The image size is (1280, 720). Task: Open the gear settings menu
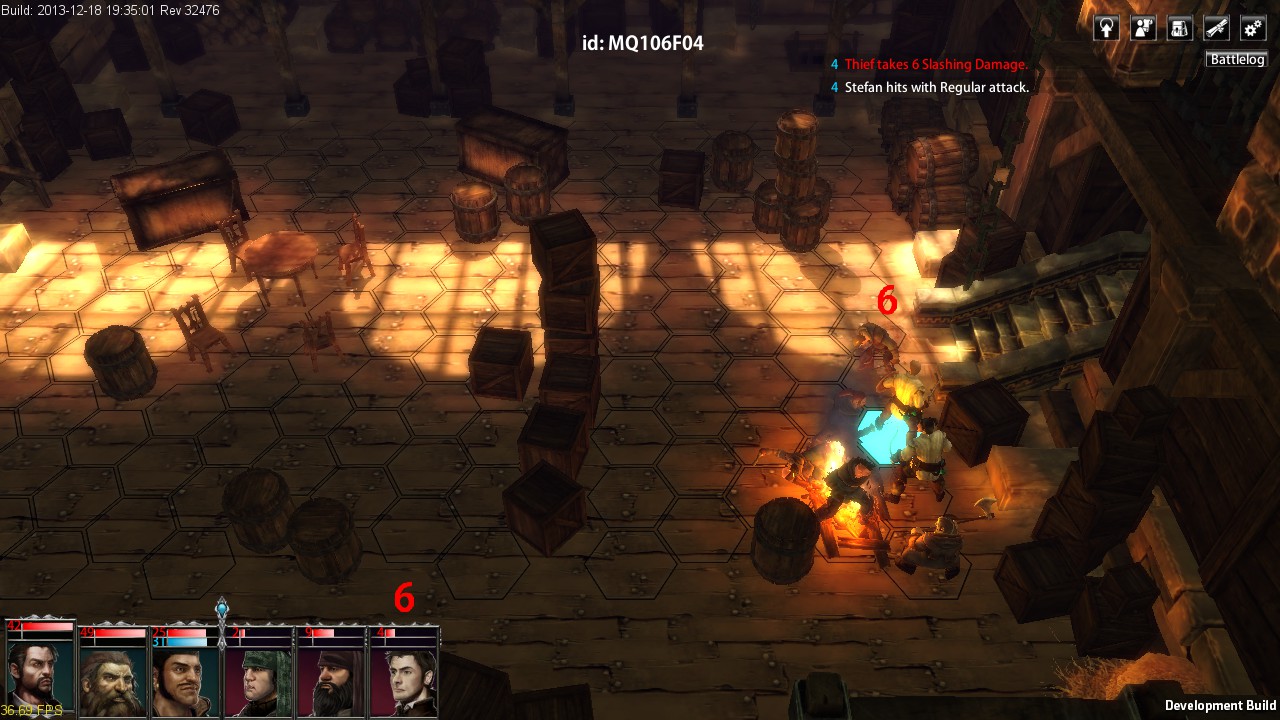tap(1253, 28)
